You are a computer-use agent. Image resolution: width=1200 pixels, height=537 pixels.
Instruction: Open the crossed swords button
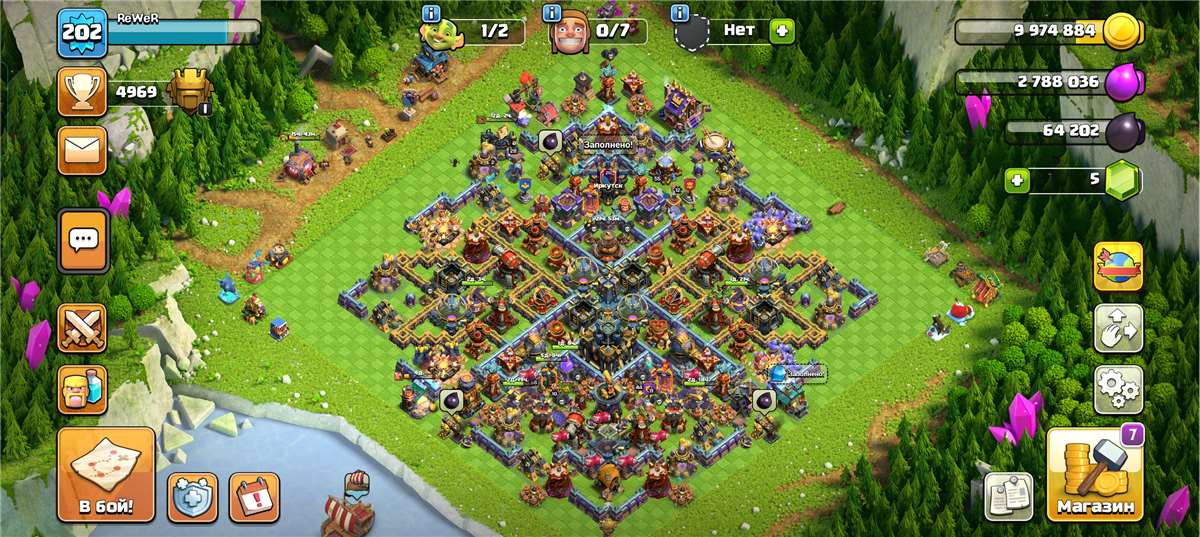(83, 329)
